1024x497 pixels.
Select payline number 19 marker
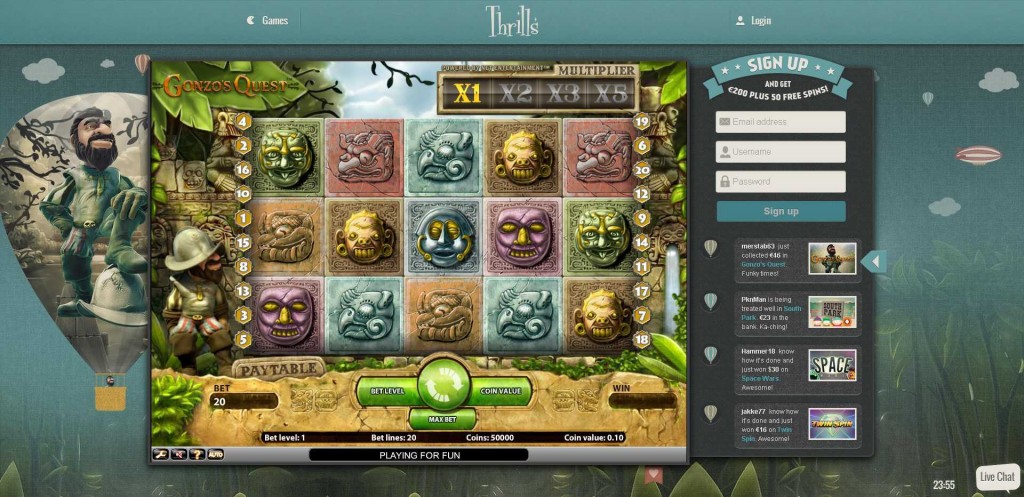642,122
